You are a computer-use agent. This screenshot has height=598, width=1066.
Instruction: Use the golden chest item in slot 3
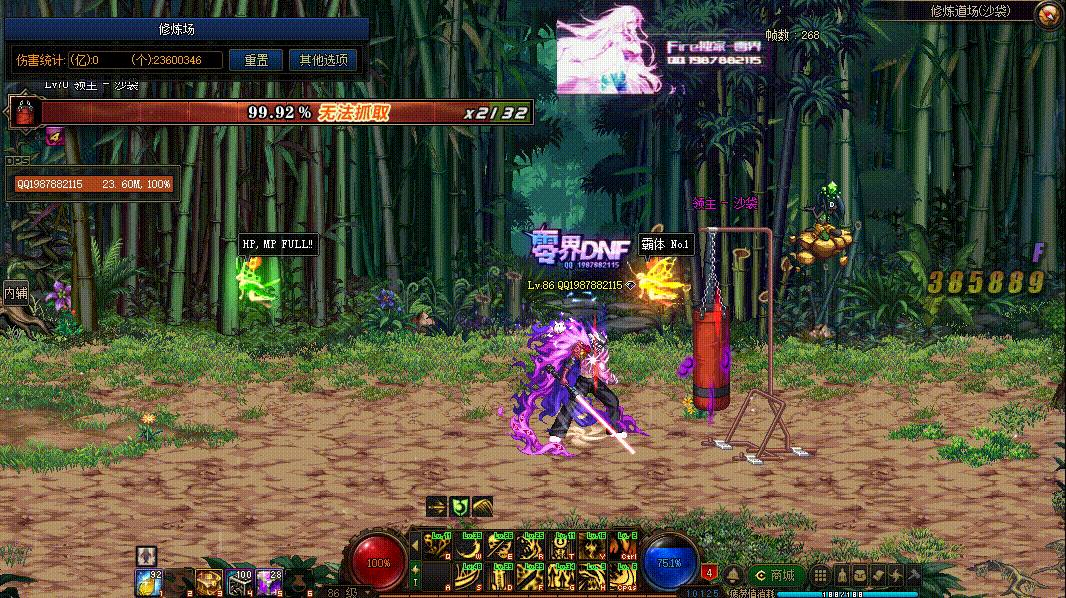pyautogui.click(x=209, y=581)
